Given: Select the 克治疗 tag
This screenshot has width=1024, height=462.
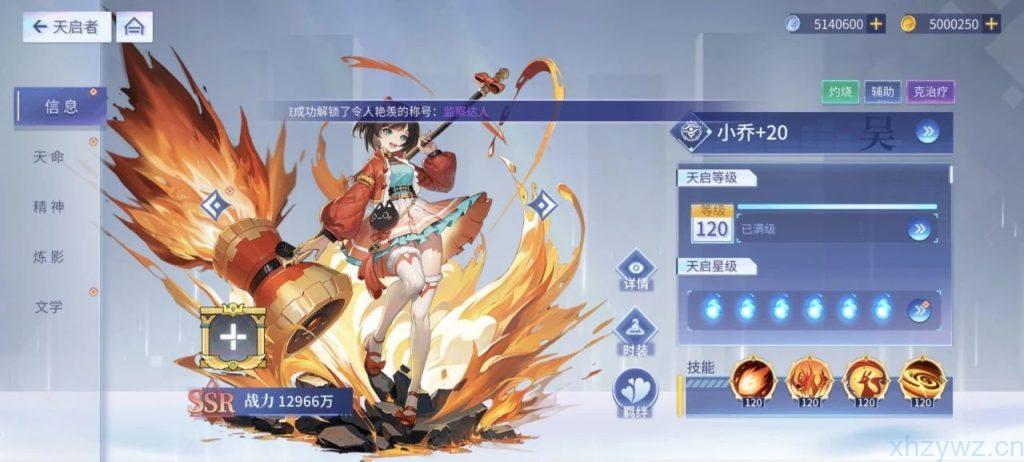Looking at the screenshot, I should [931, 92].
